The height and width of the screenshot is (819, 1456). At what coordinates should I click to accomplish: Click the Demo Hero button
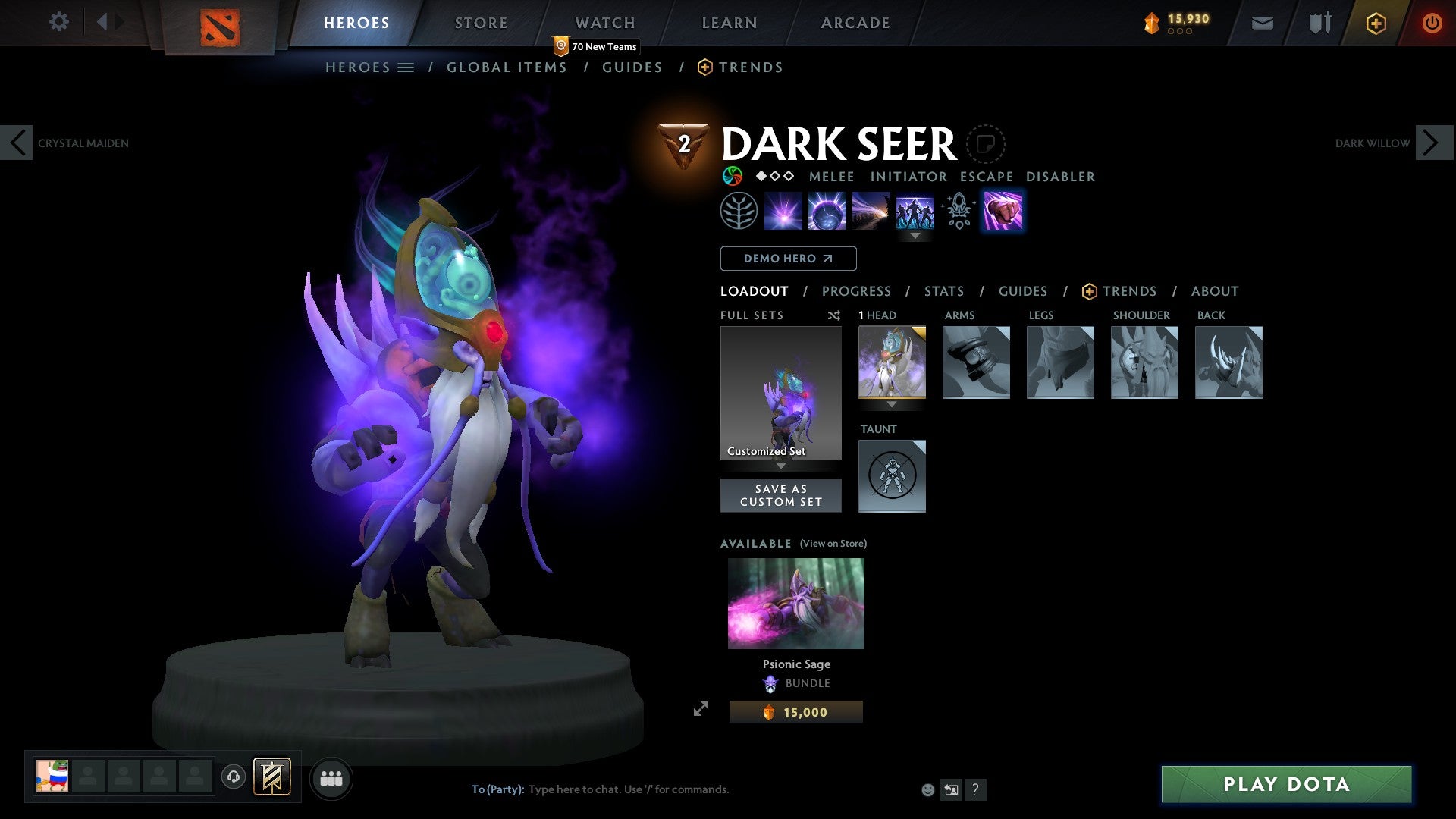[x=788, y=259]
